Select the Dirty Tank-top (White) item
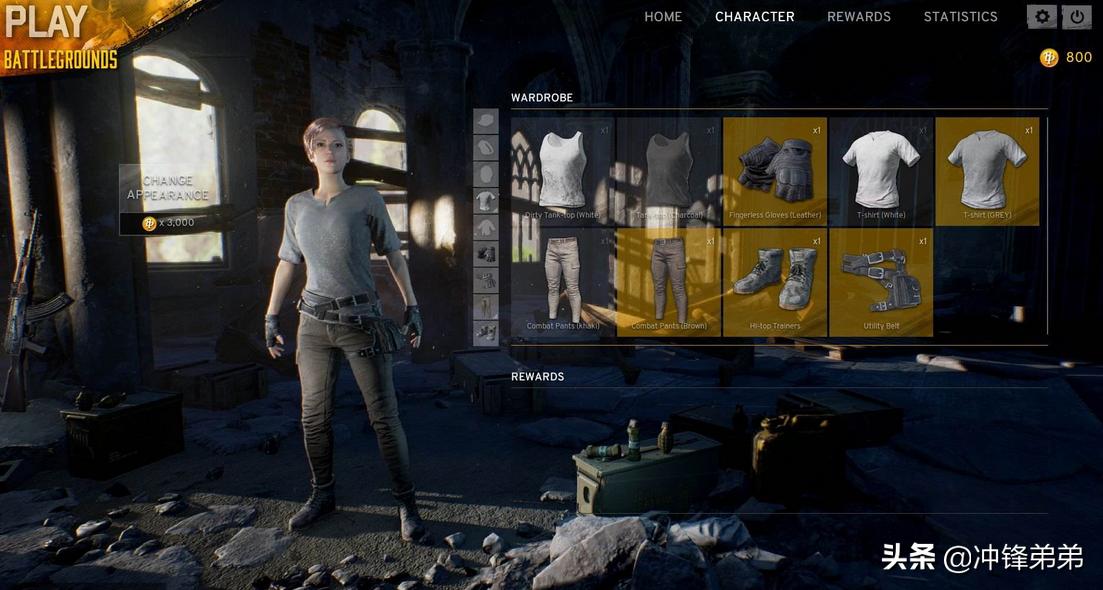Image resolution: width=1103 pixels, height=590 pixels. (563, 171)
